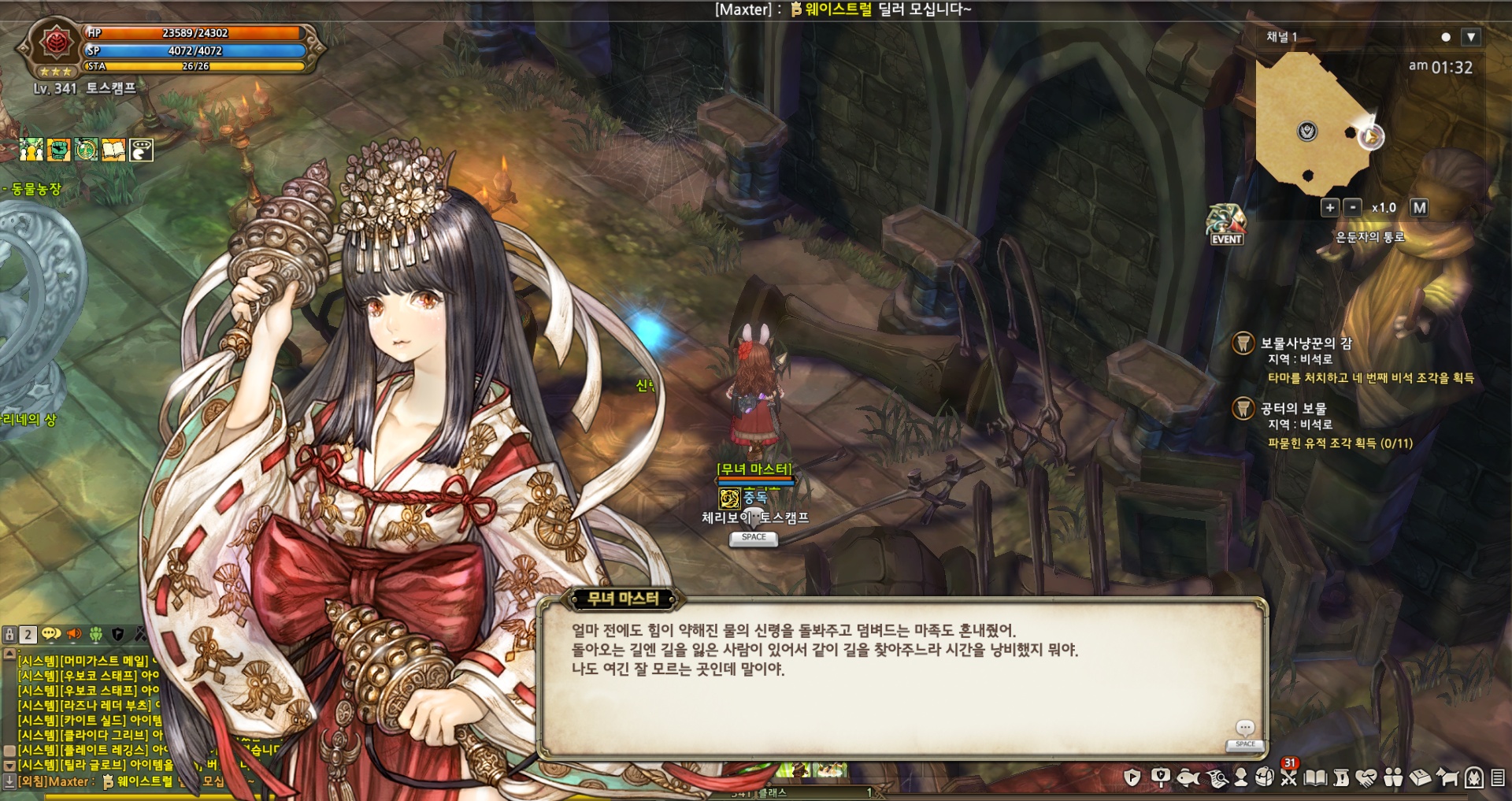The height and width of the screenshot is (801, 1512).
Task: Select the 공터의 보물 quest tracker entry
Action: 1293,409
